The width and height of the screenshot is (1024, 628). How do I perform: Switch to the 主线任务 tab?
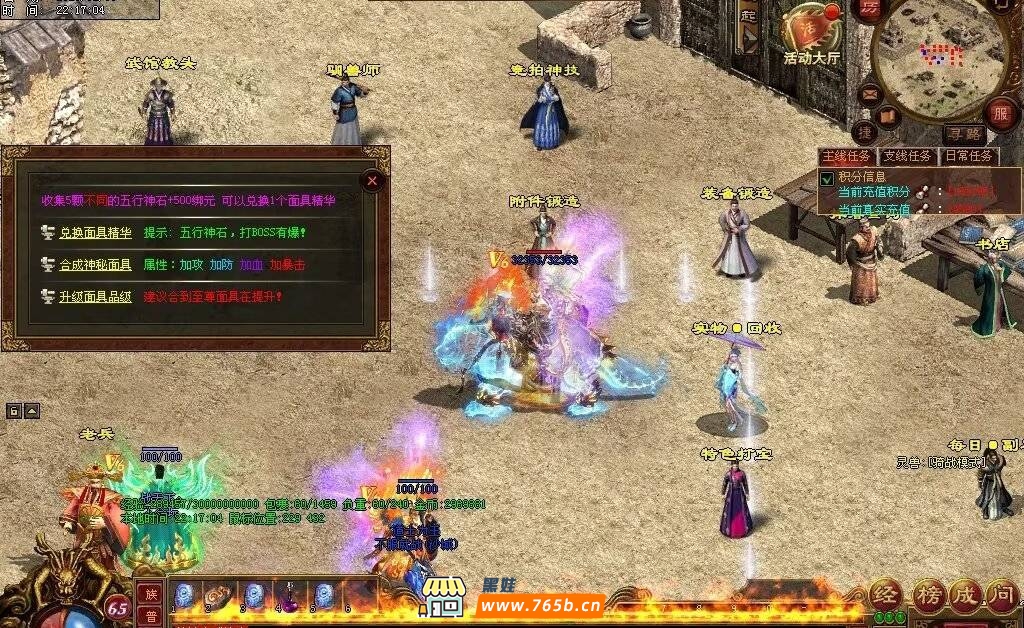pos(847,157)
